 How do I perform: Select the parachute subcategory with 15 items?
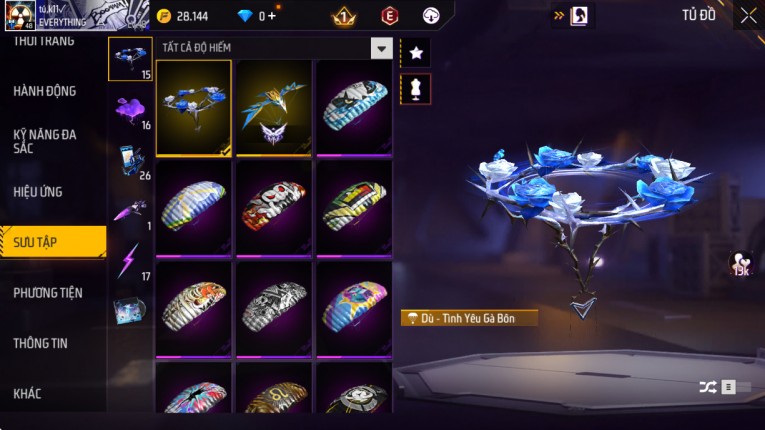(130, 59)
